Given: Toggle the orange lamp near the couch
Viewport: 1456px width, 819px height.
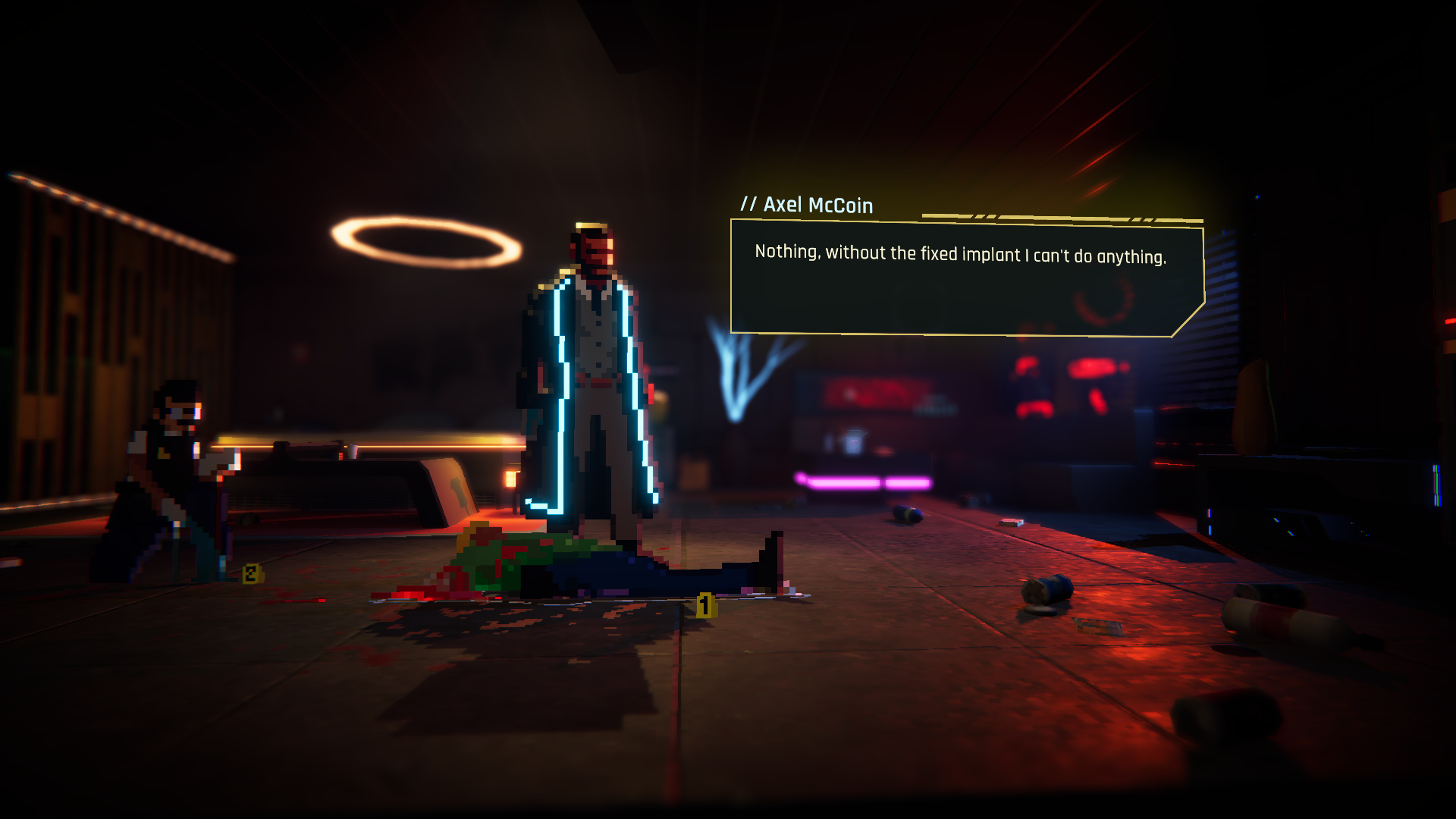Looking at the screenshot, I should click(510, 478).
